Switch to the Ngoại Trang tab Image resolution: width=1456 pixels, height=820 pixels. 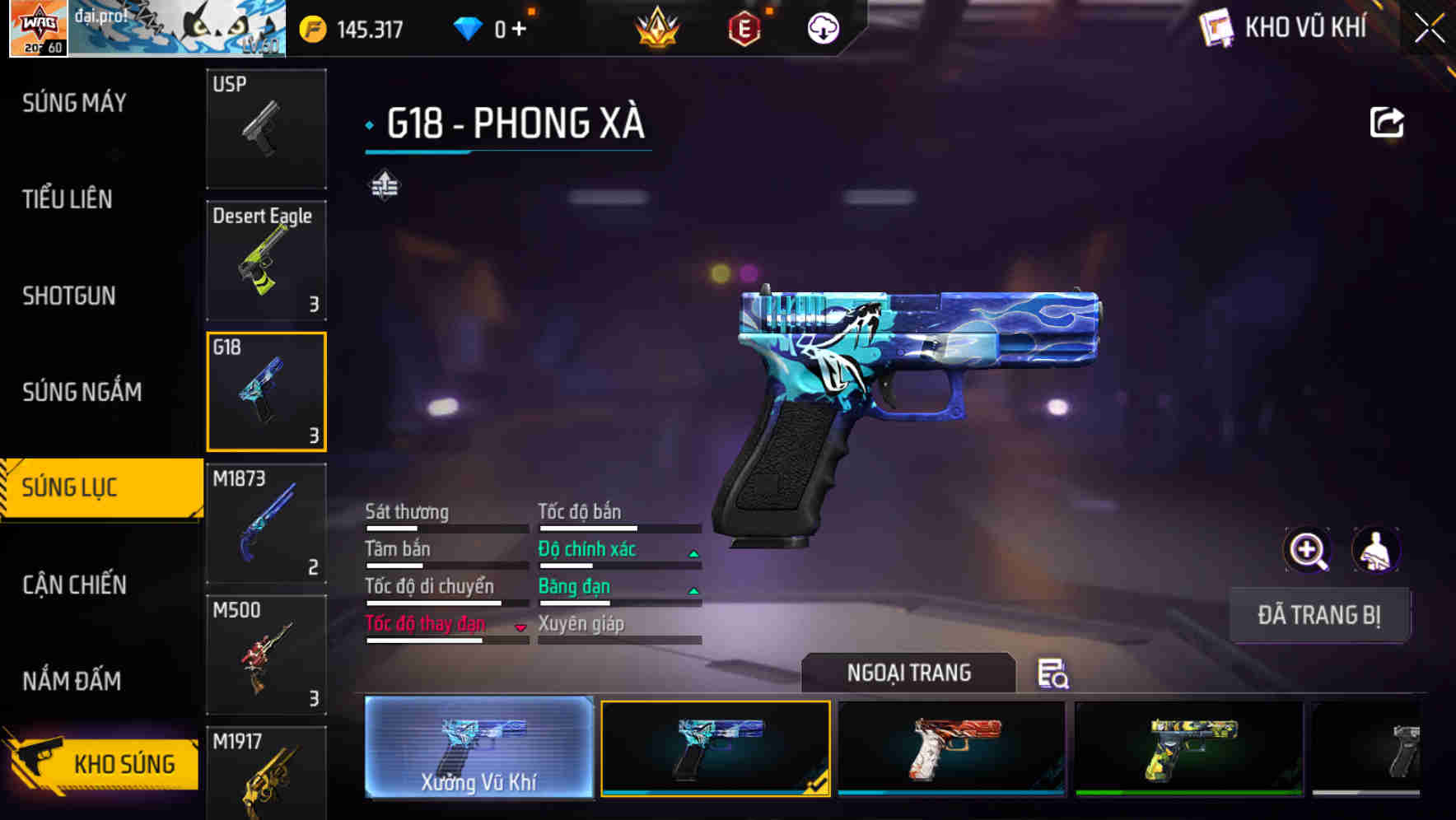[908, 673]
